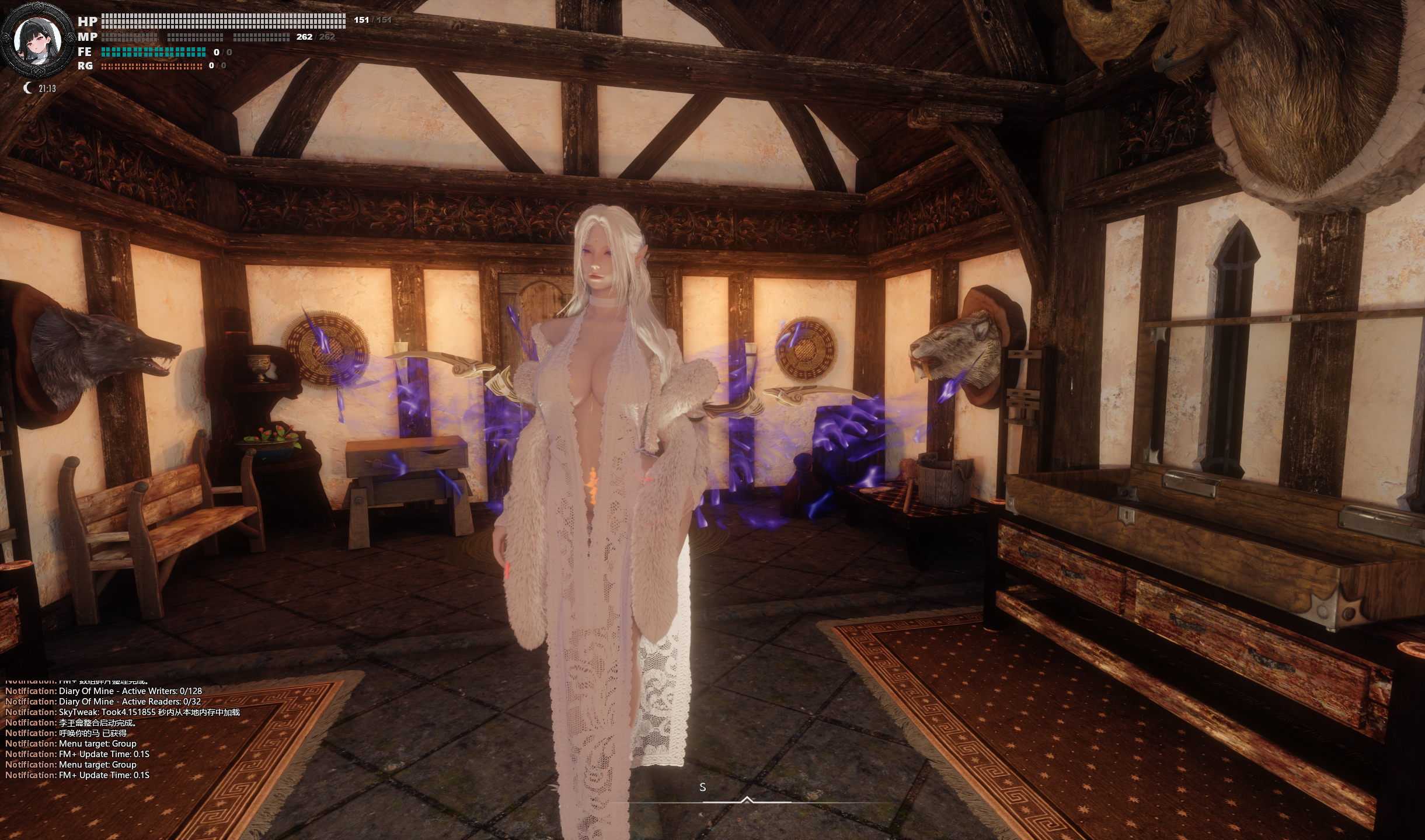The image size is (1425, 840).
Task: Click the crescent moon time icon
Action: tap(27, 88)
